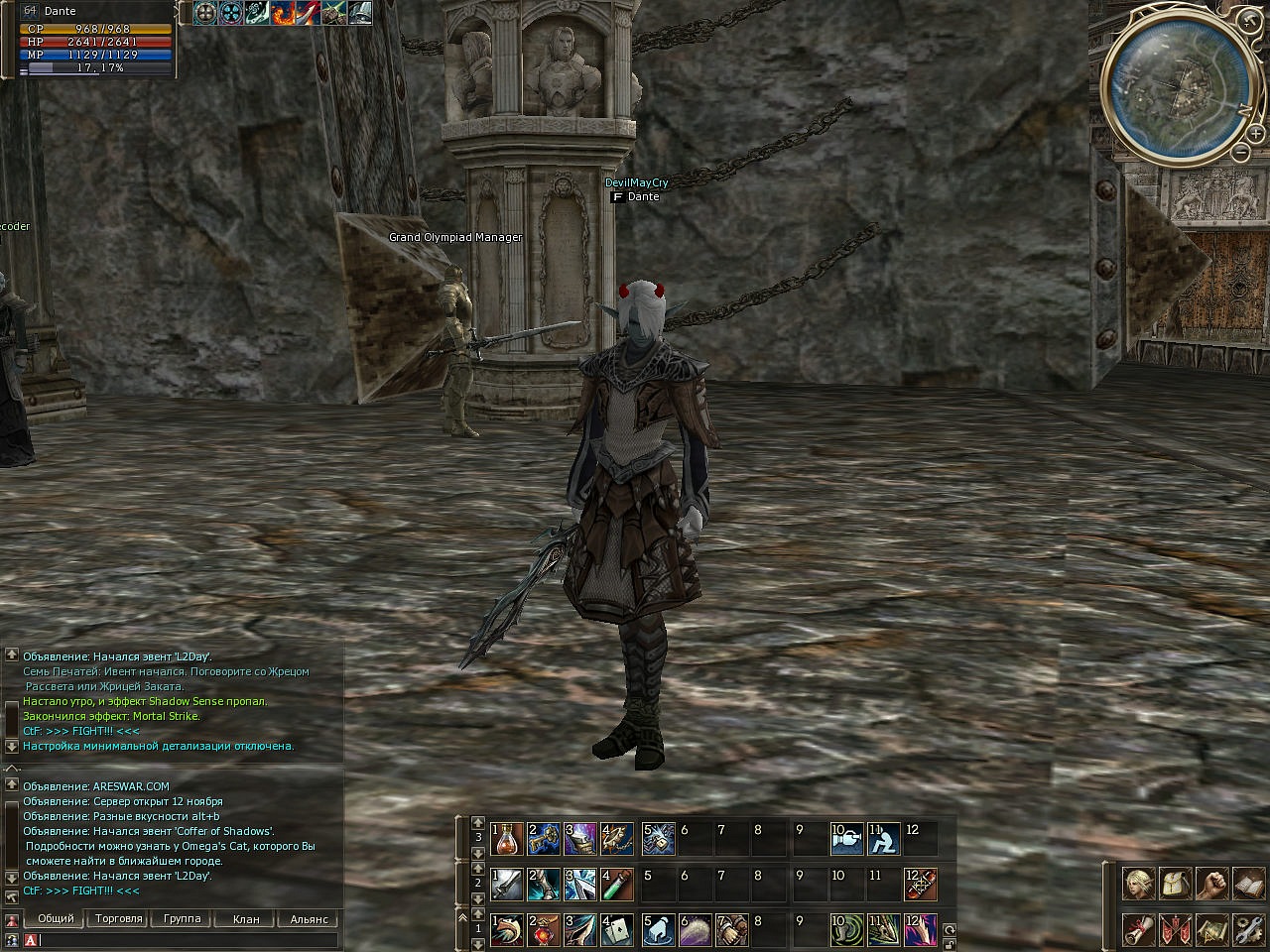Activate the sit-down action in hotbar
The image size is (1270, 952).
tap(885, 840)
